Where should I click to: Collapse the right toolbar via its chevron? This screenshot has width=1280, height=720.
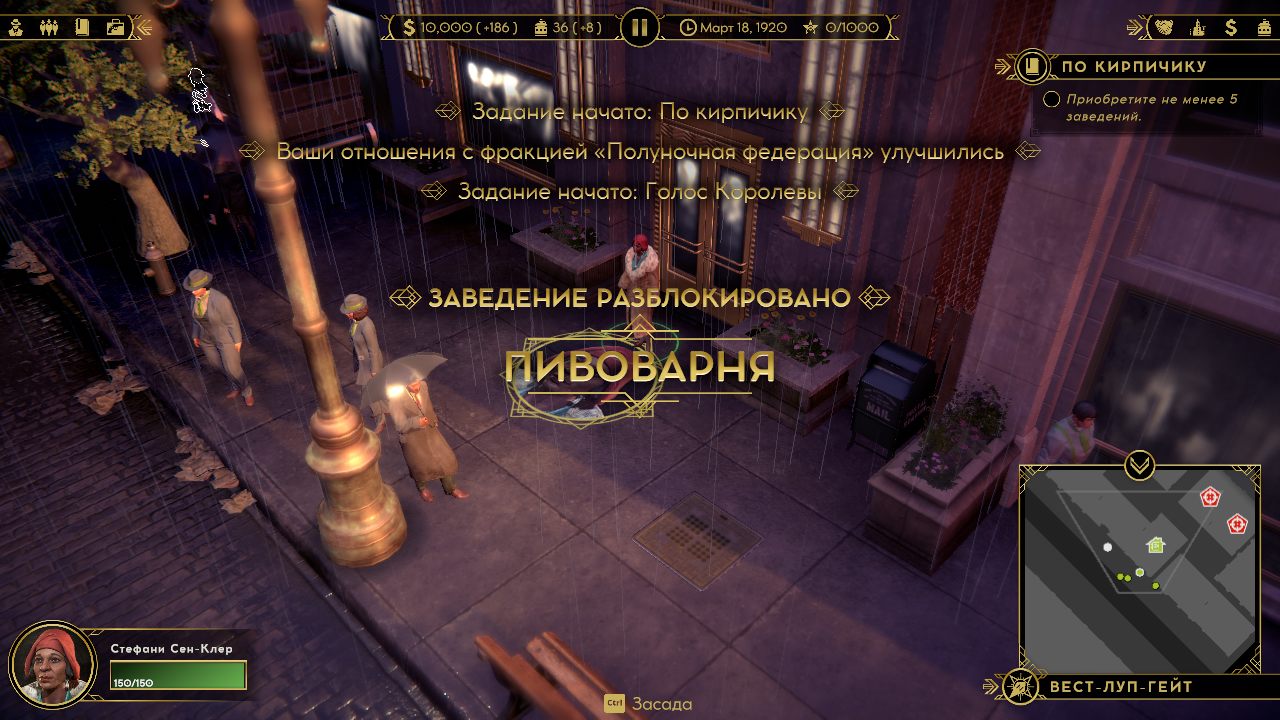tap(1134, 27)
